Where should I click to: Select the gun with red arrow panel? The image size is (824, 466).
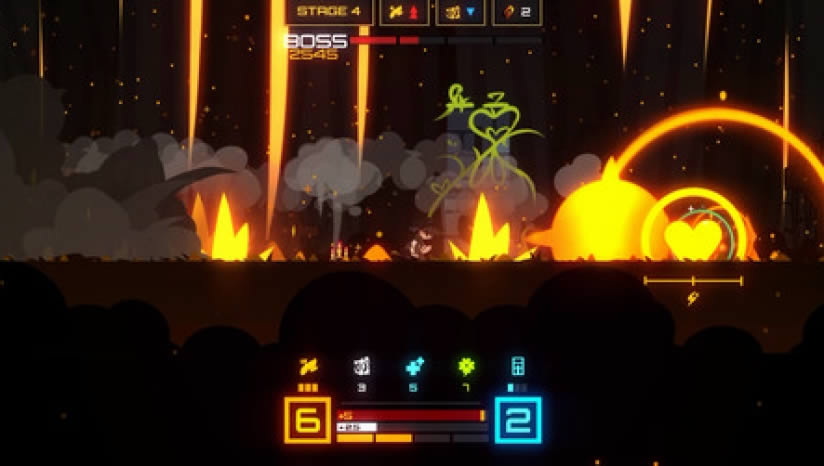[x=404, y=12]
